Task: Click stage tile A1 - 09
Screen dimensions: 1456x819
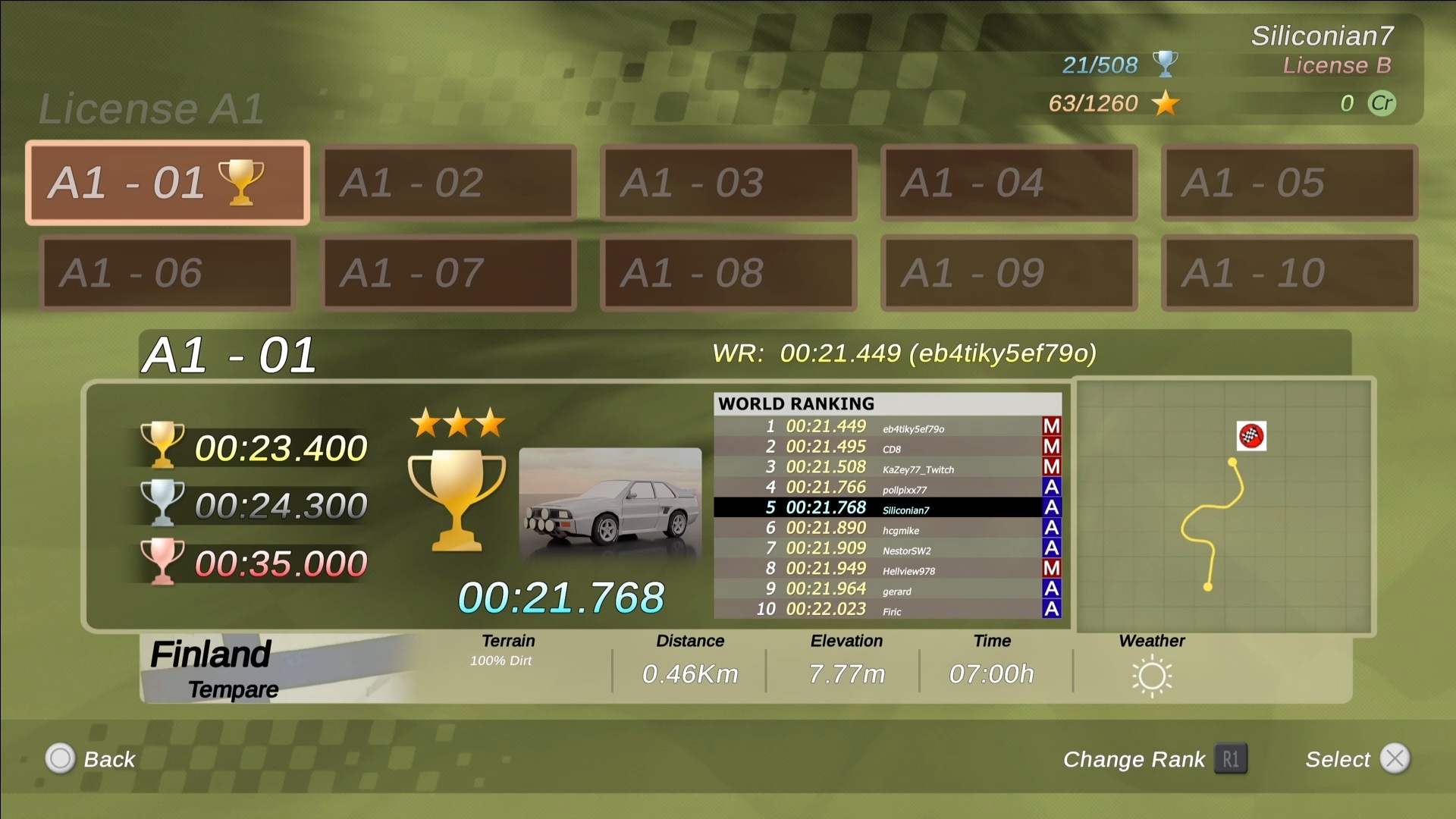Action: coord(1009,273)
